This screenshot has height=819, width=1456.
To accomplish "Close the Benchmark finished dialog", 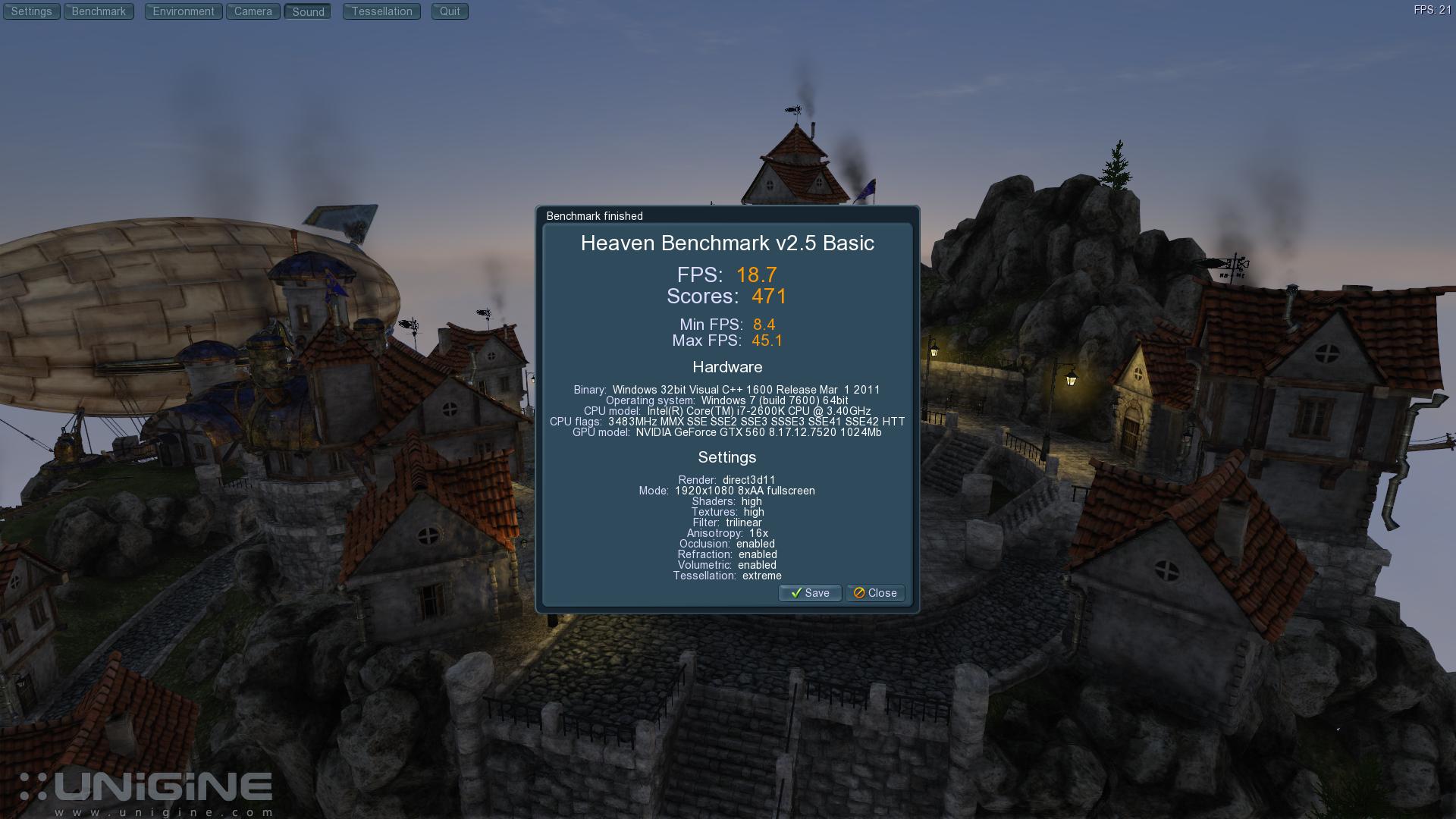I will click(875, 593).
